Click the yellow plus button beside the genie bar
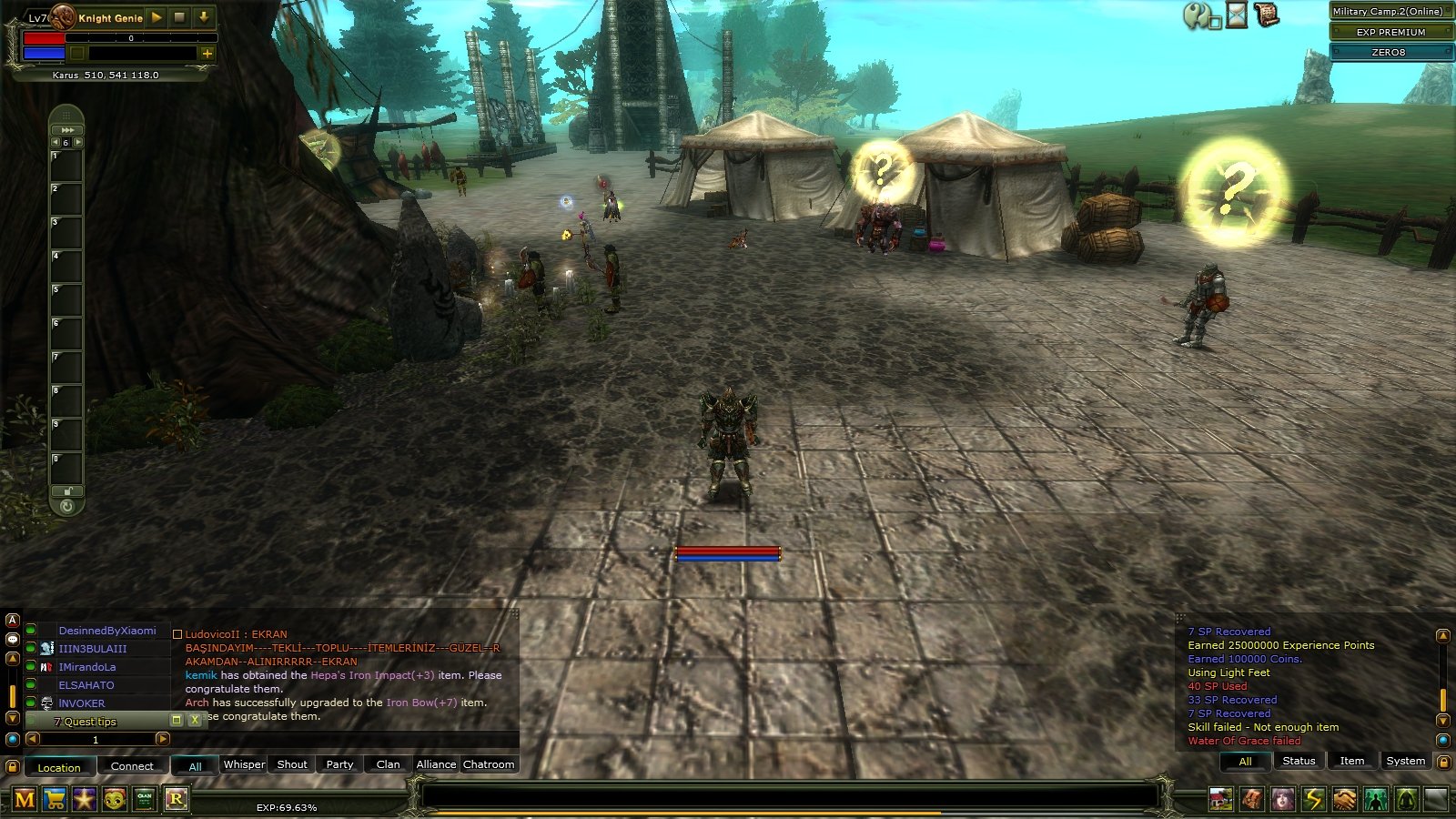 pyautogui.click(x=207, y=54)
